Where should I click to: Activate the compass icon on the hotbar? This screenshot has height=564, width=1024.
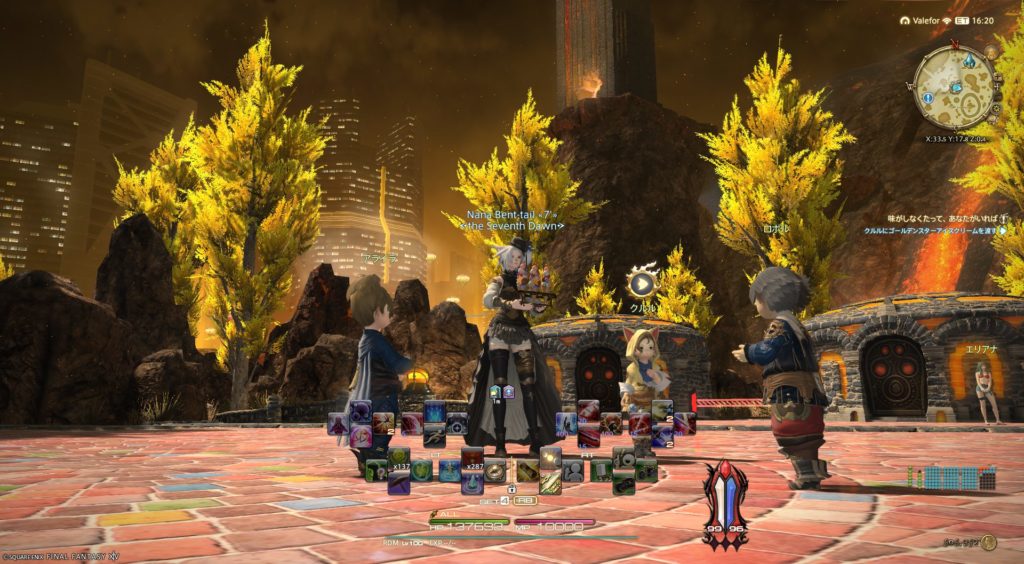pyautogui.click(x=496, y=471)
